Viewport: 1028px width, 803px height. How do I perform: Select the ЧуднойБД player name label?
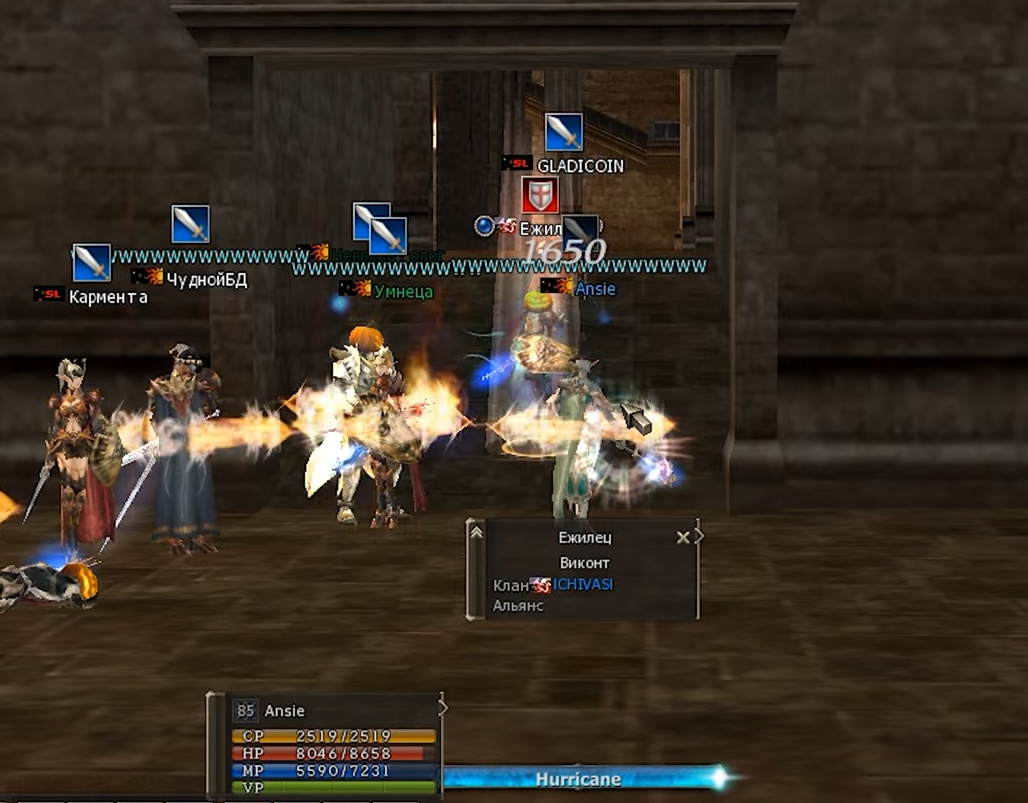pos(206,279)
